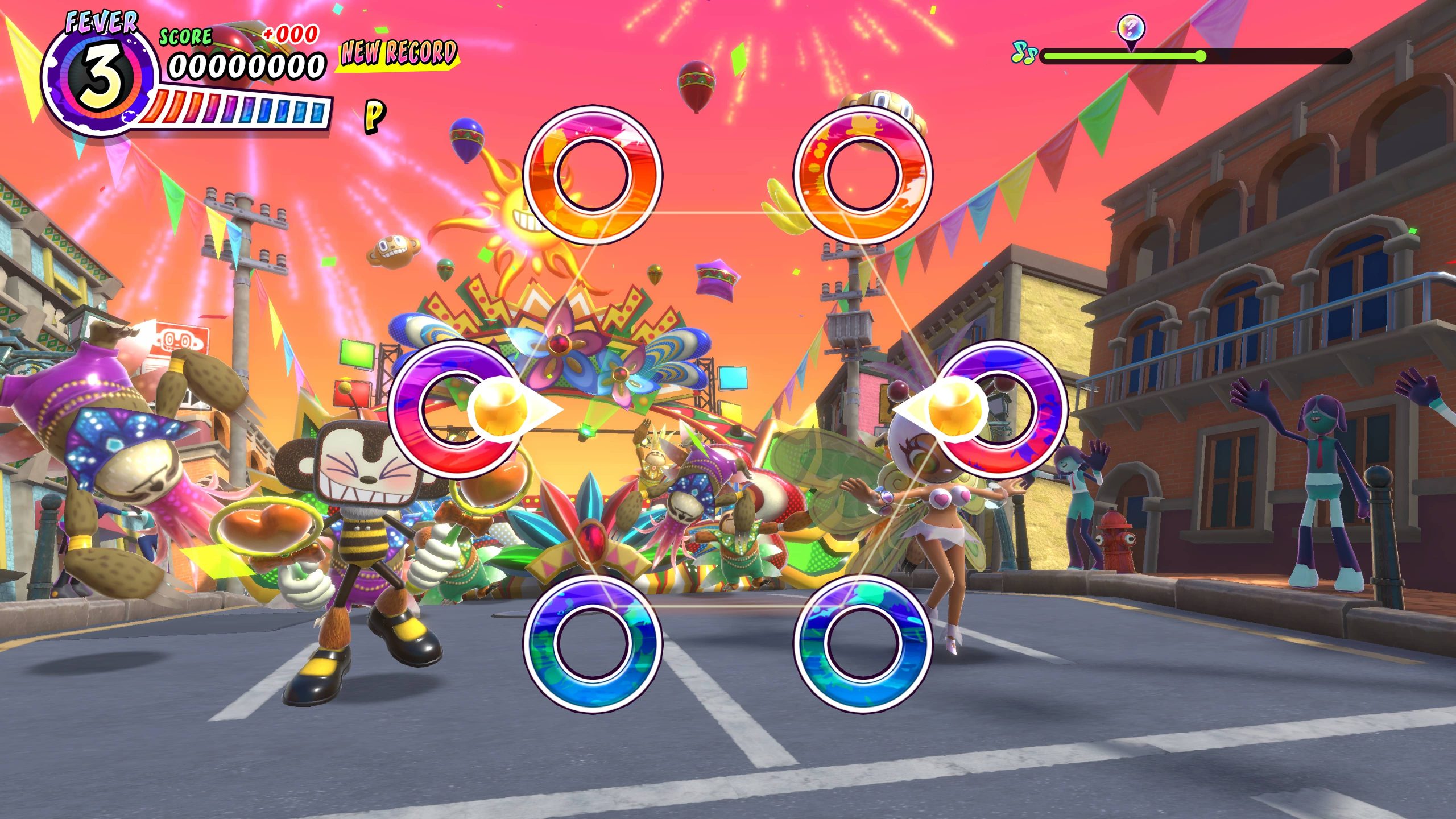The height and width of the screenshot is (819, 1456).
Task: Tap the right purple-red ring with the yellow note
Action: pos(1000,408)
